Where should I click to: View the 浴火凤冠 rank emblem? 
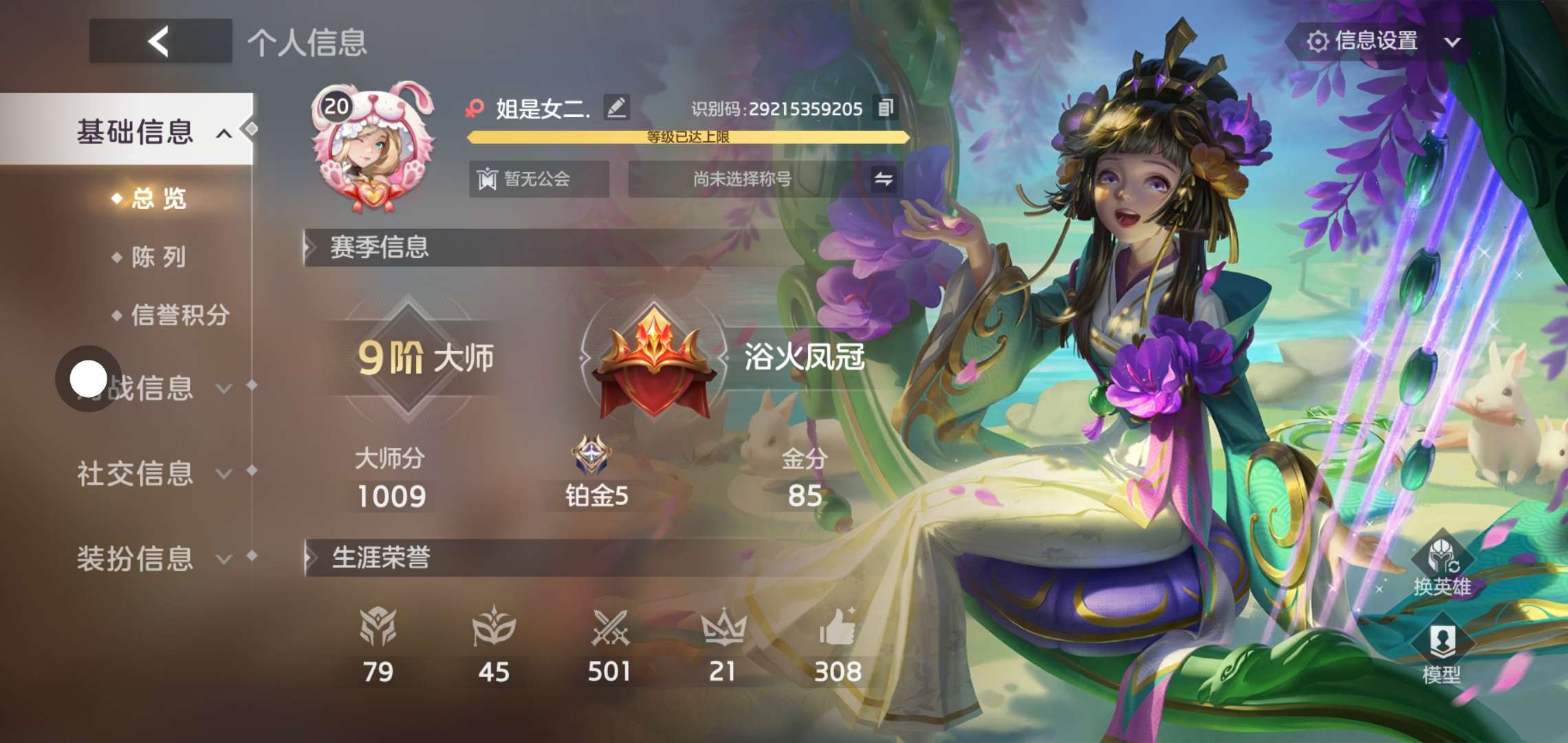[653, 361]
